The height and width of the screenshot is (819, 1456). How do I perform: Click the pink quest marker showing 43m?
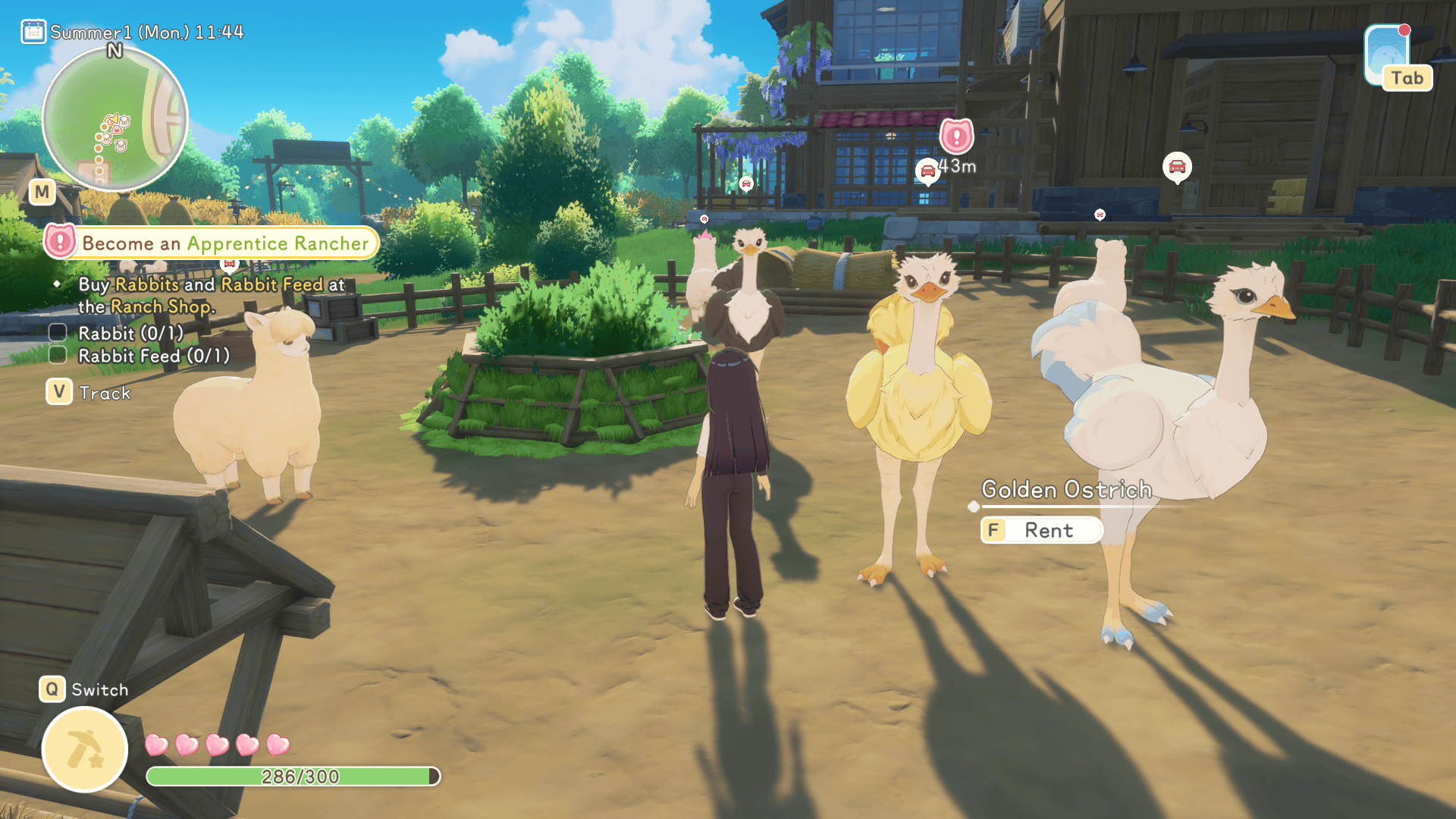pos(956,137)
